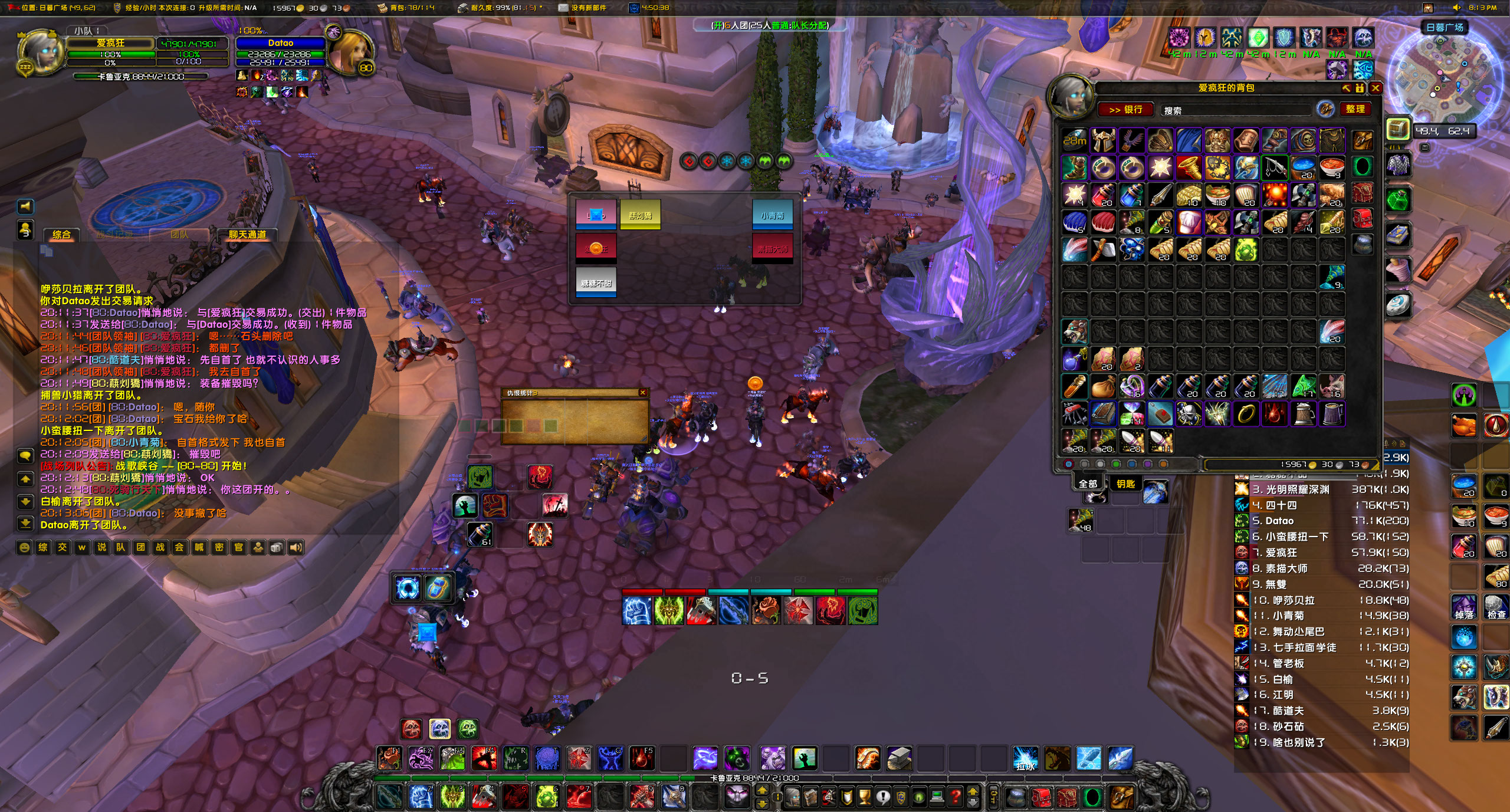Click the 团 raid chat shortcut icon

(140, 547)
